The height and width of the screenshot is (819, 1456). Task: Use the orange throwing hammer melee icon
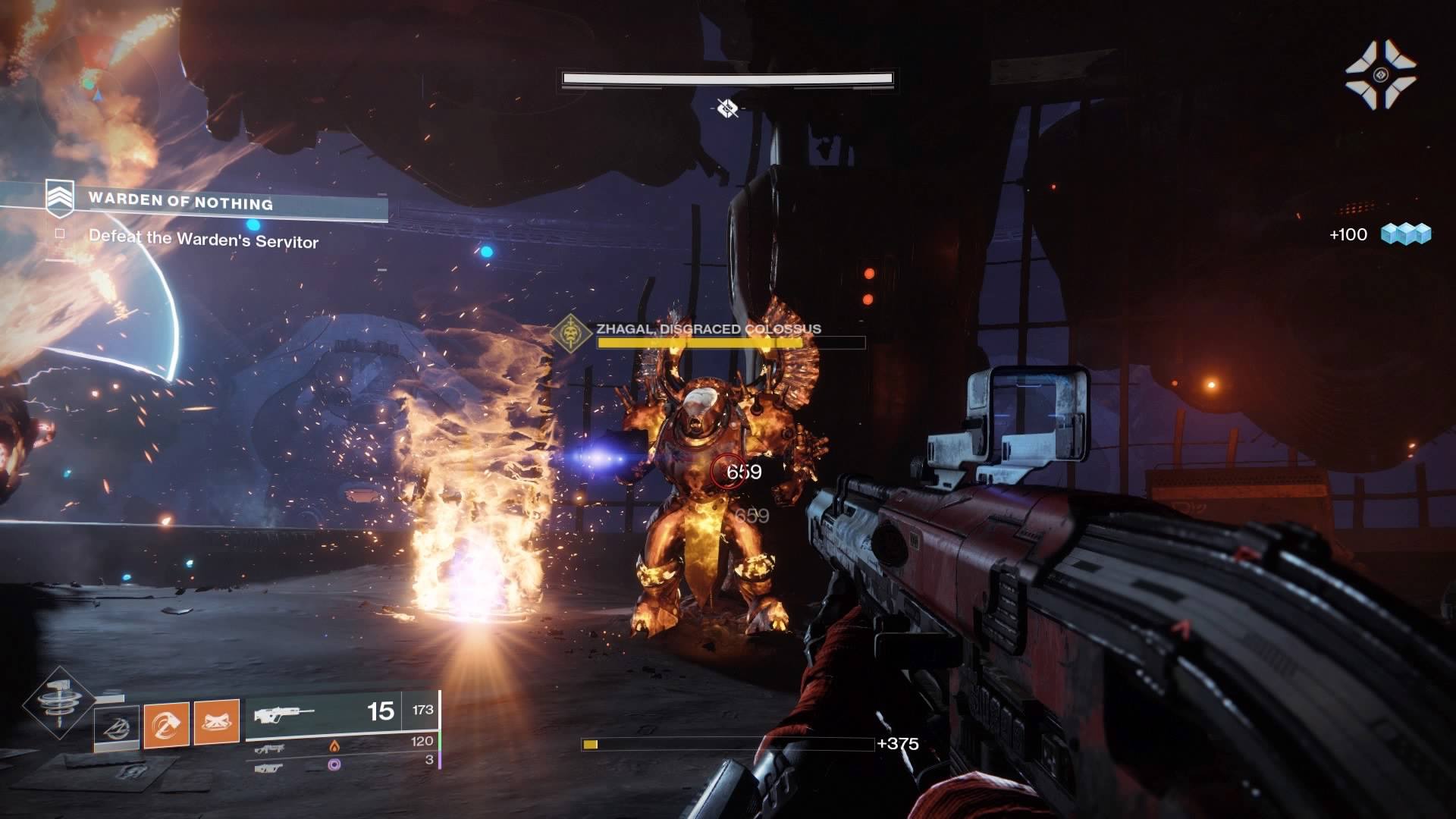coord(166,724)
